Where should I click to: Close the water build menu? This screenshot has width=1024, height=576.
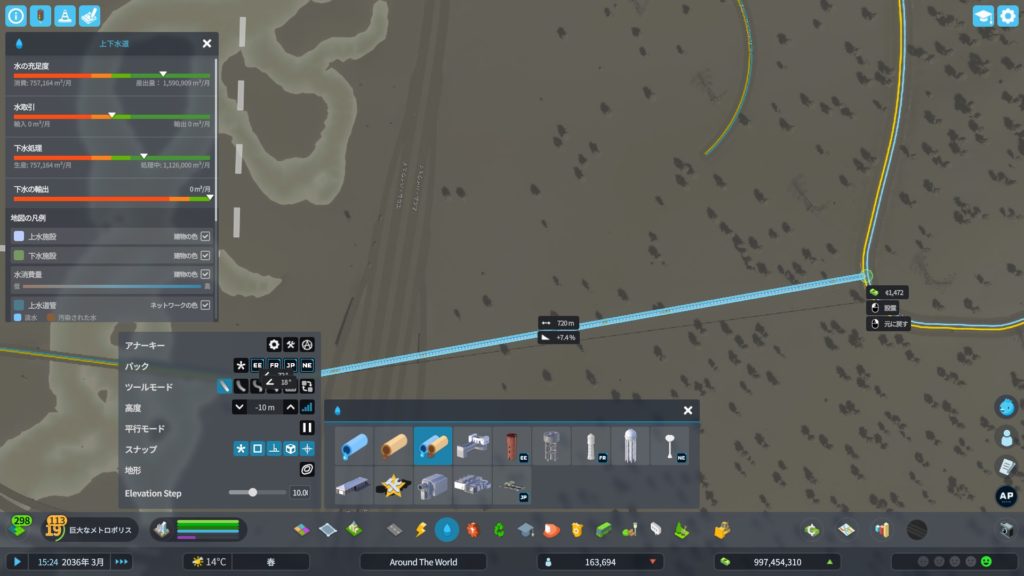point(688,410)
